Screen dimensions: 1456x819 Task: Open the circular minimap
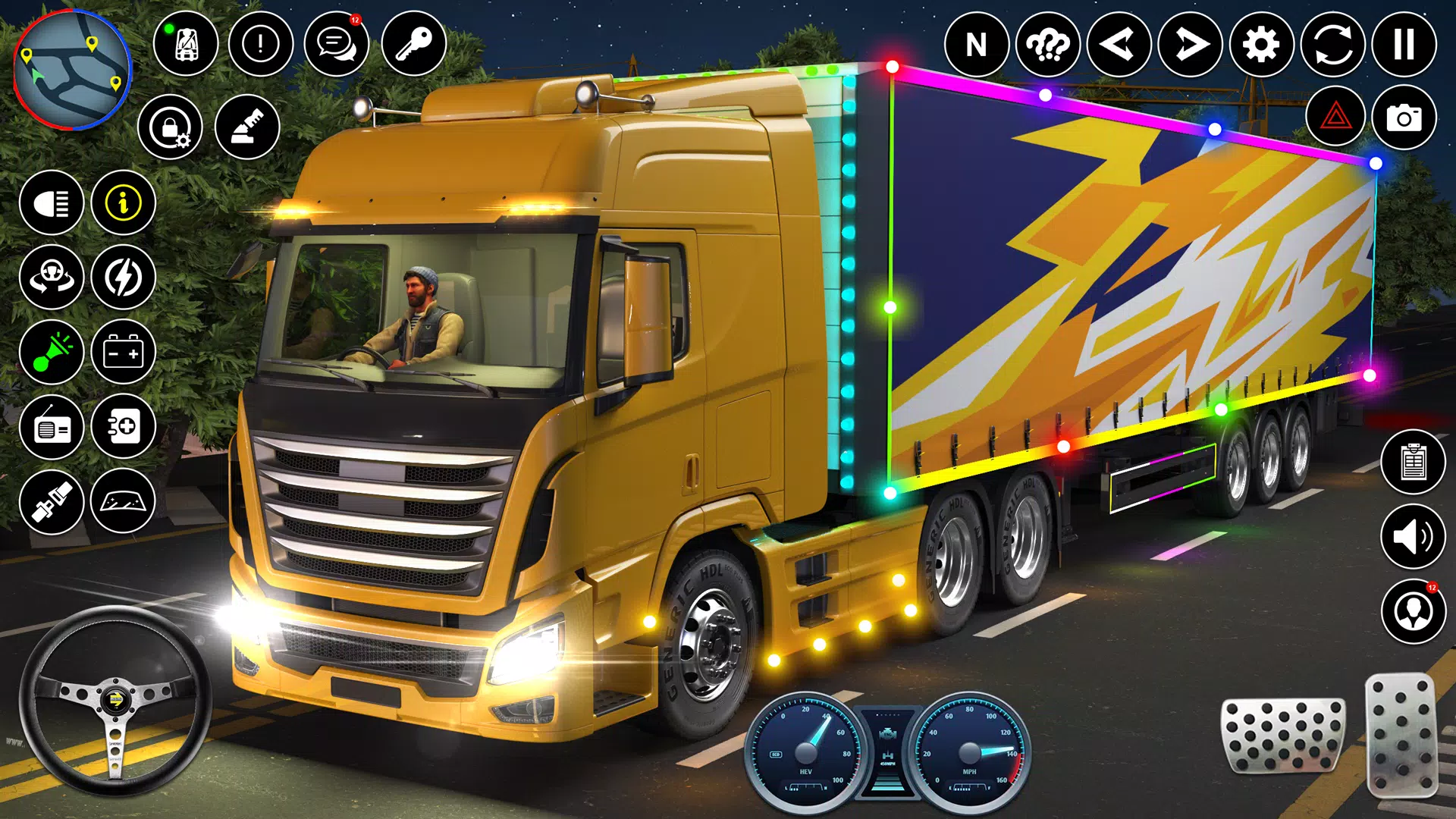pyautogui.click(x=73, y=70)
